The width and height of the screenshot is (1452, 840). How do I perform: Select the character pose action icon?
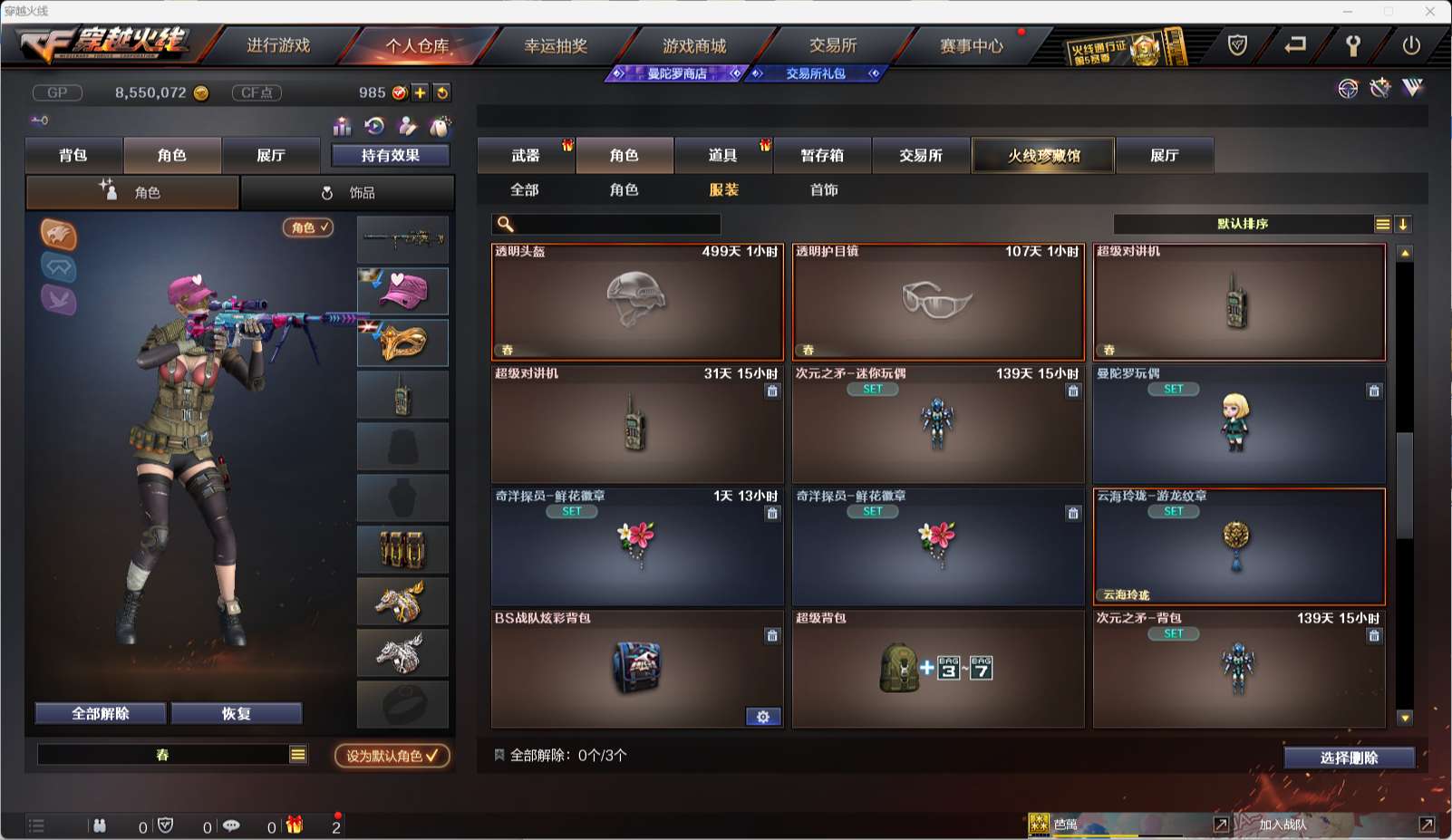(x=408, y=126)
